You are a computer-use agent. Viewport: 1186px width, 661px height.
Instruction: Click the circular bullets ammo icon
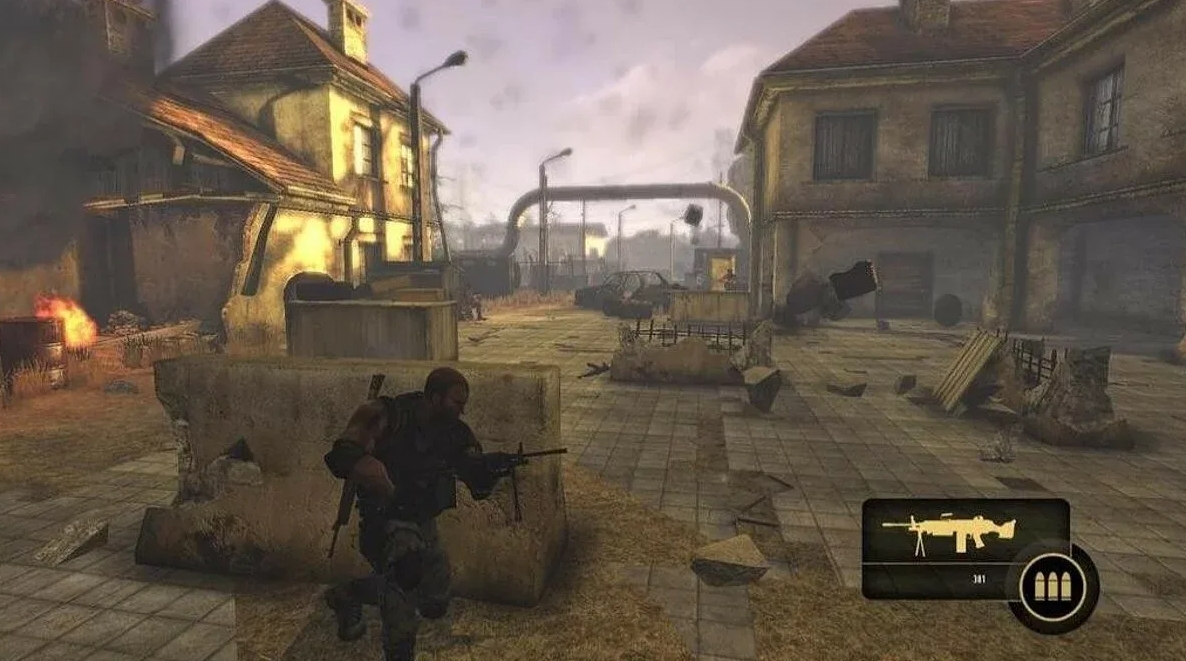point(1052,586)
